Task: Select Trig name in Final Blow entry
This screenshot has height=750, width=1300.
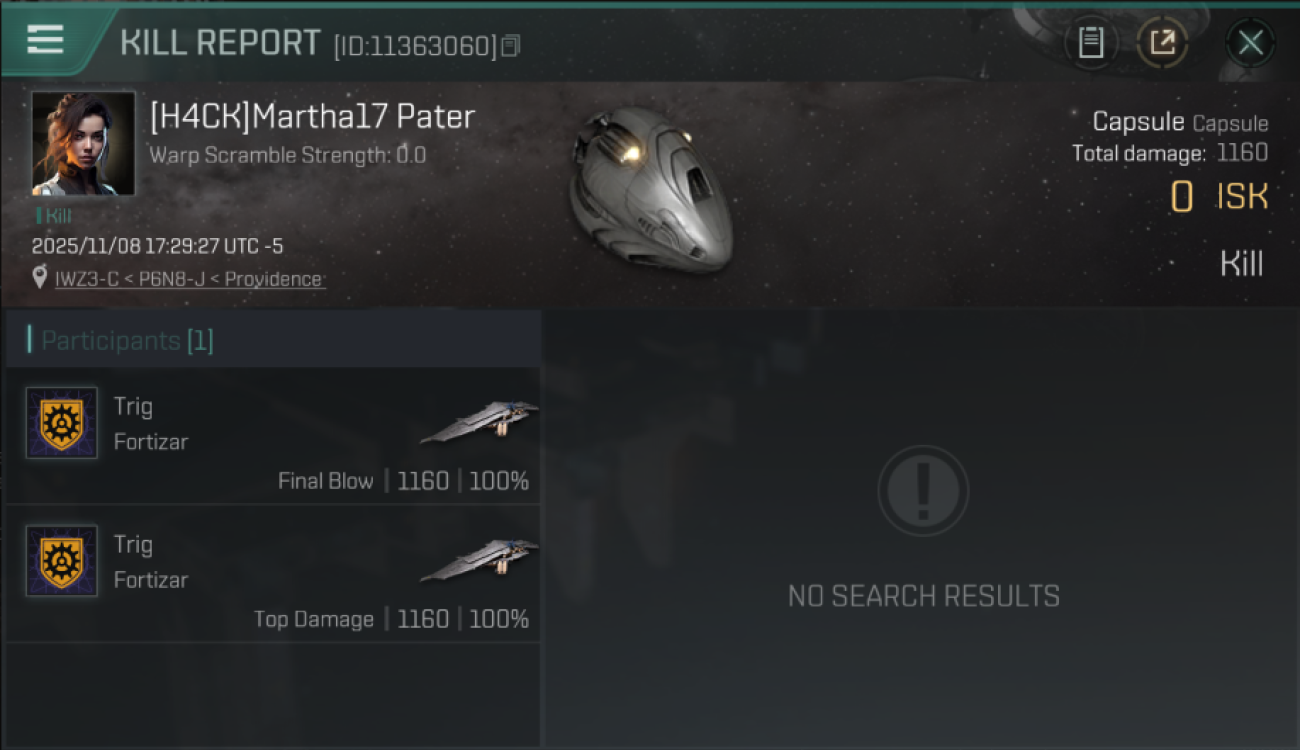Action: click(133, 406)
